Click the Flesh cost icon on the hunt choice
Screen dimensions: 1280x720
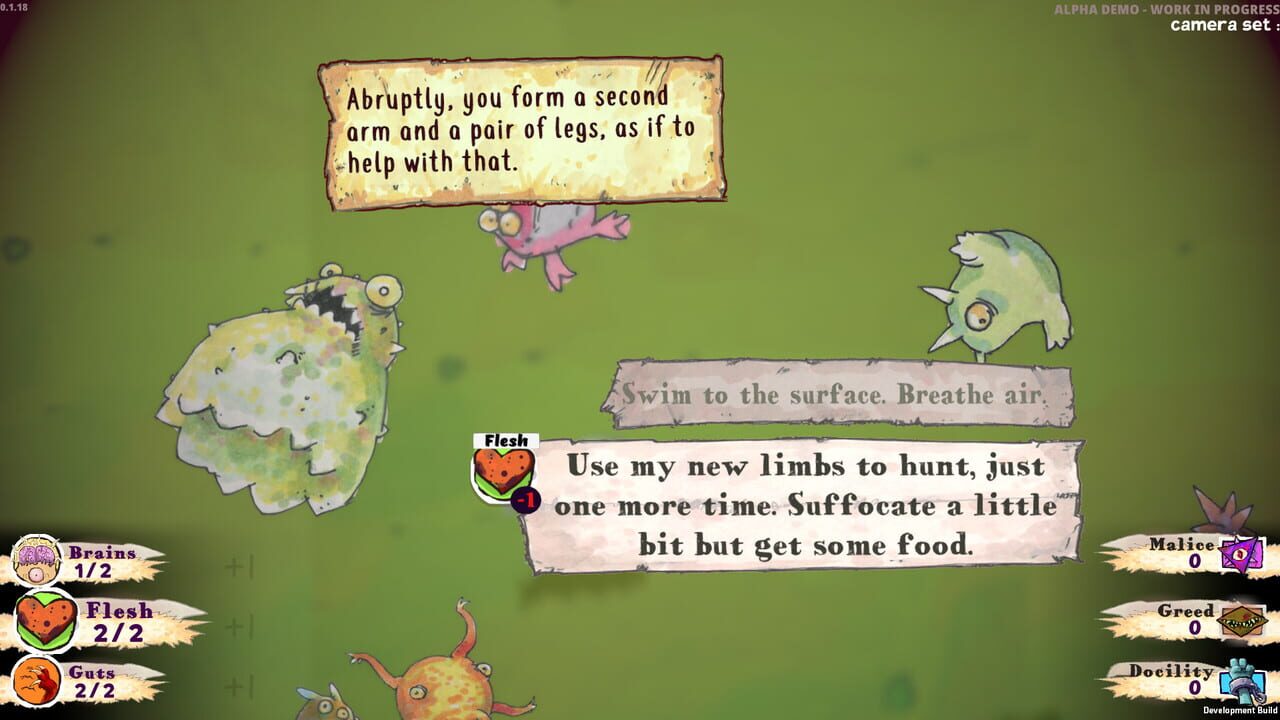coord(504,474)
